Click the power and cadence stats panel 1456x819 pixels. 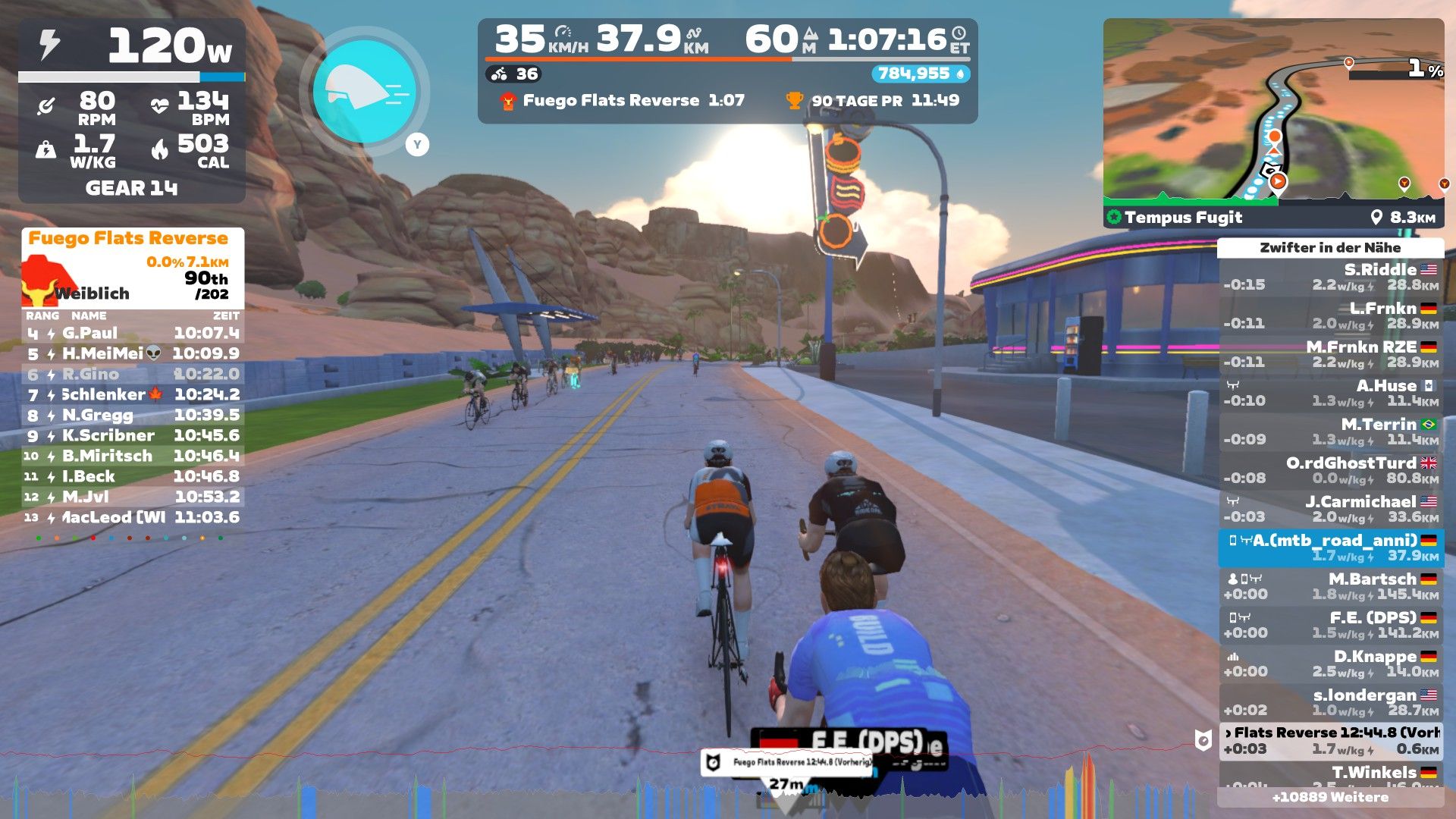131,111
